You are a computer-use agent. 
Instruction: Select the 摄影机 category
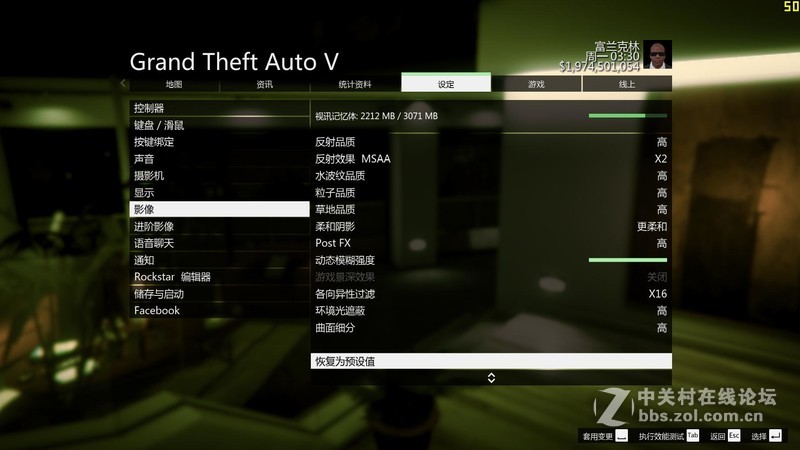[220, 176]
